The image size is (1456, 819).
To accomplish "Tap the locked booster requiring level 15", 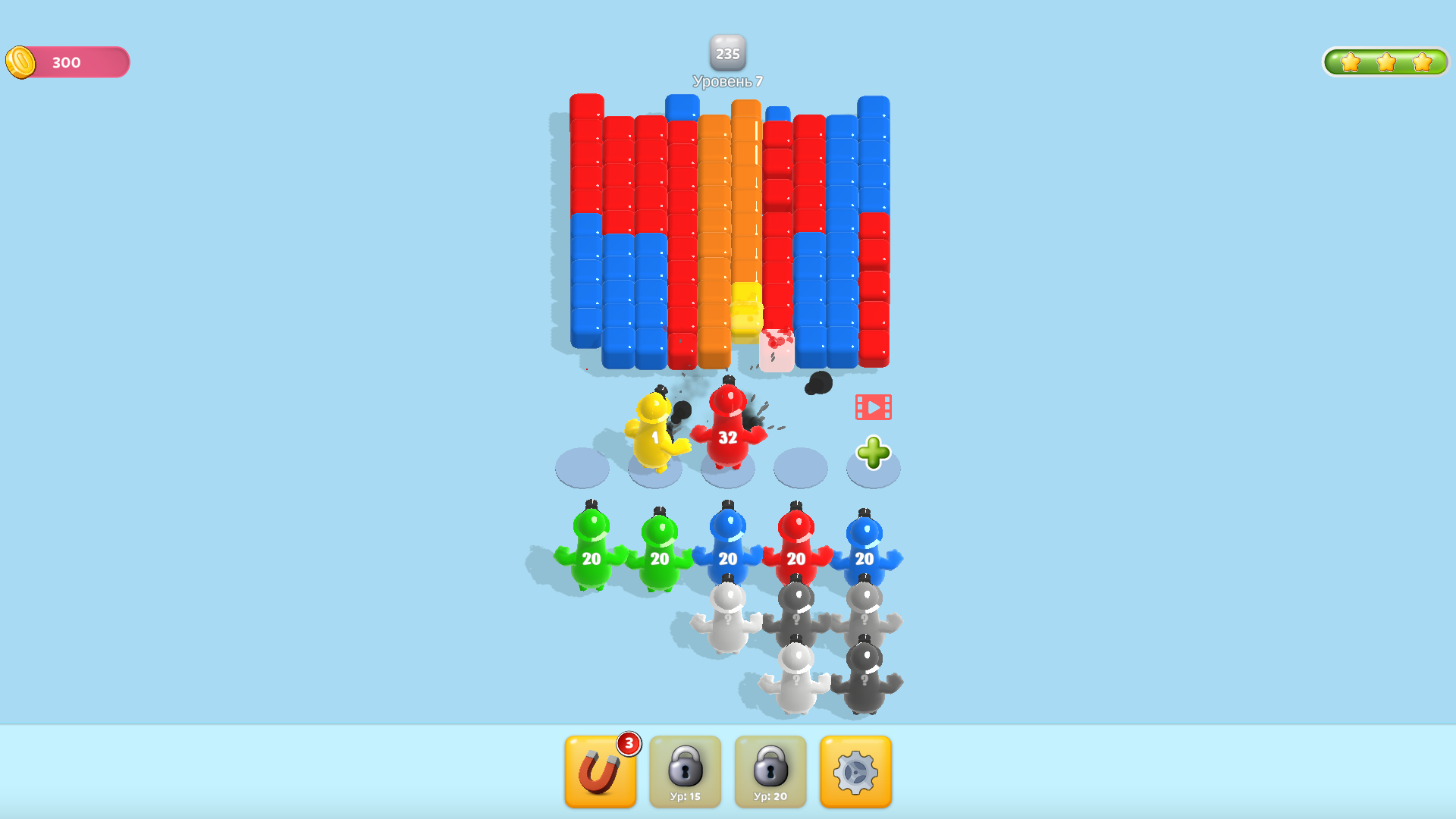I will pyautogui.click(x=685, y=770).
